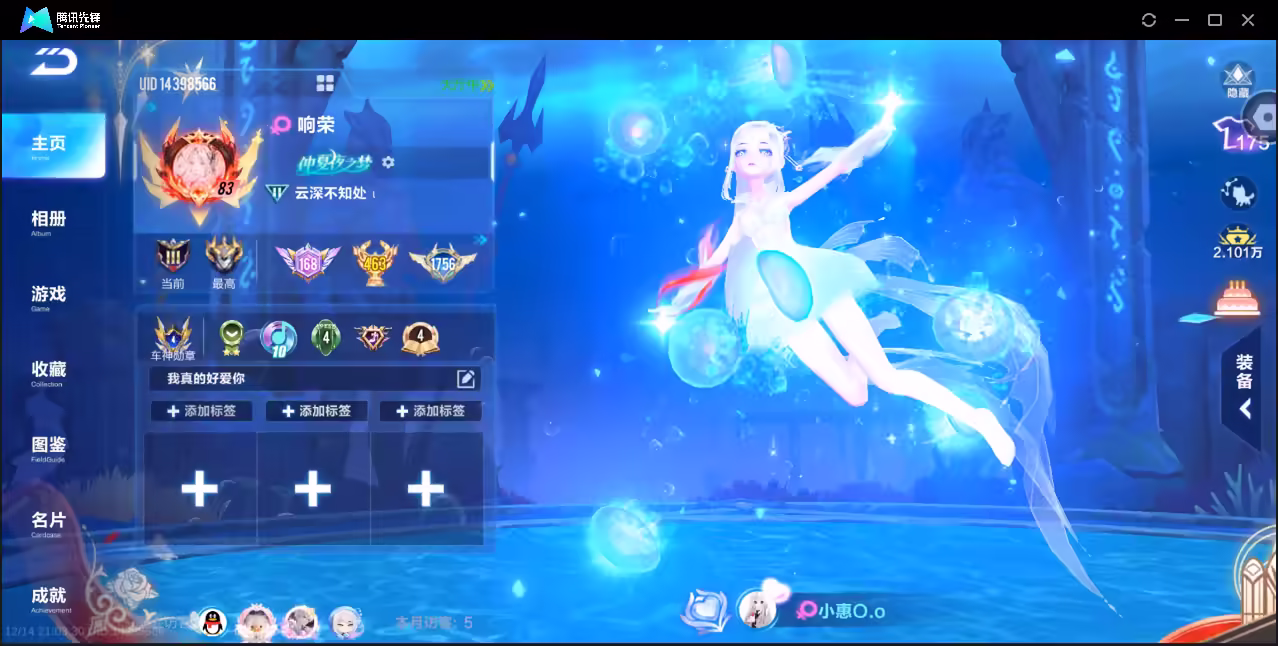Click the grid icon beside the UID

coord(325,83)
